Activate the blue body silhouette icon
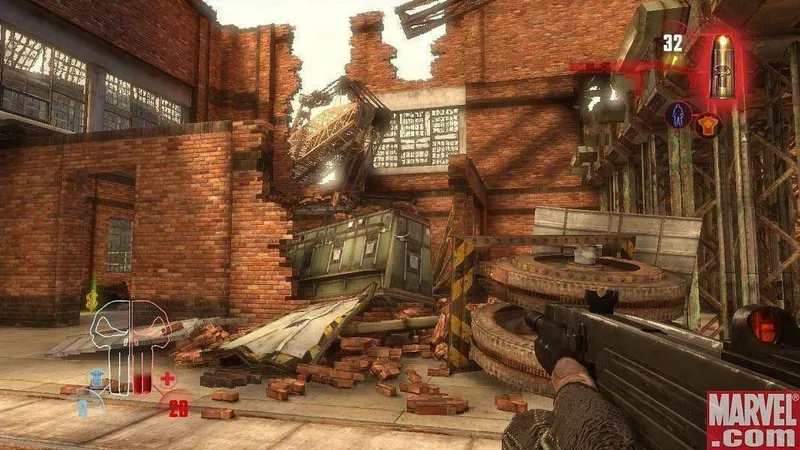 pyautogui.click(x=679, y=115)
